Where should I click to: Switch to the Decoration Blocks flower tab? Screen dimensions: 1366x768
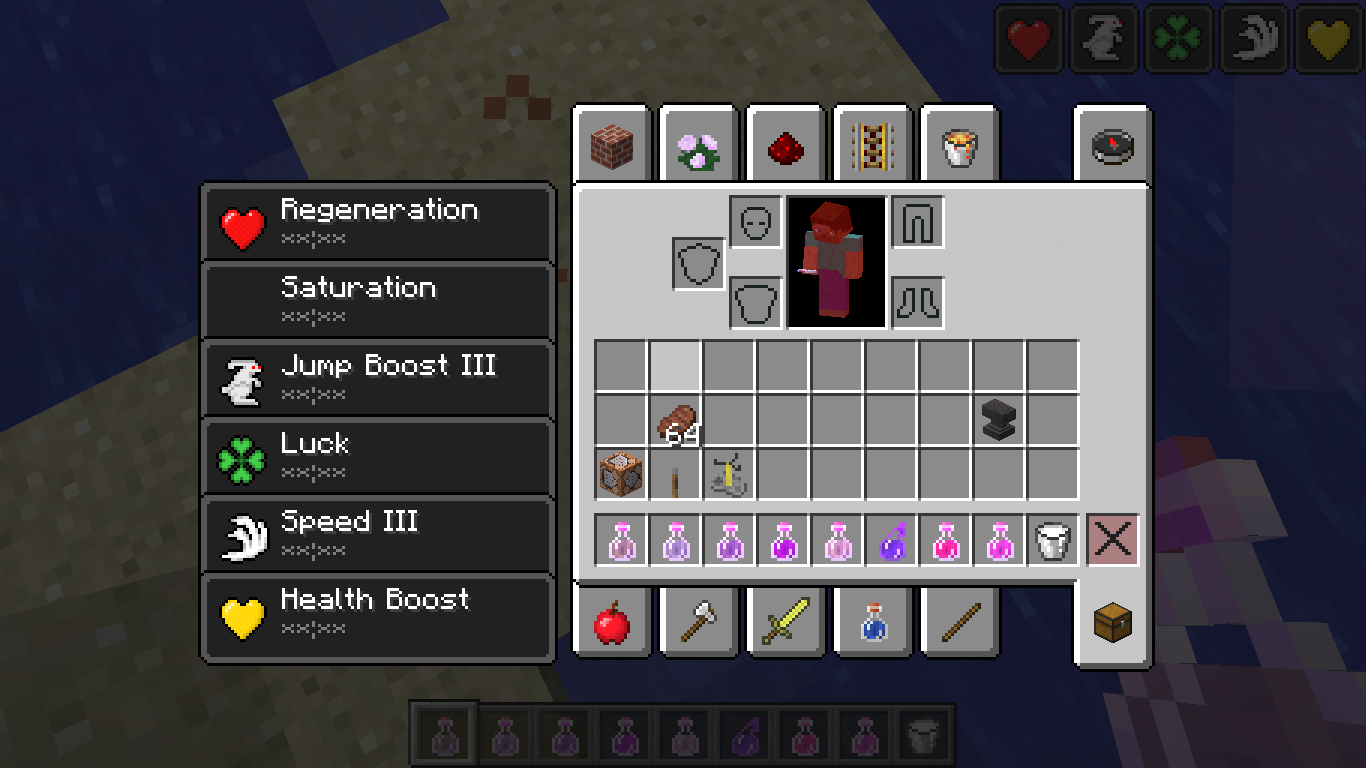click(698, 148)
